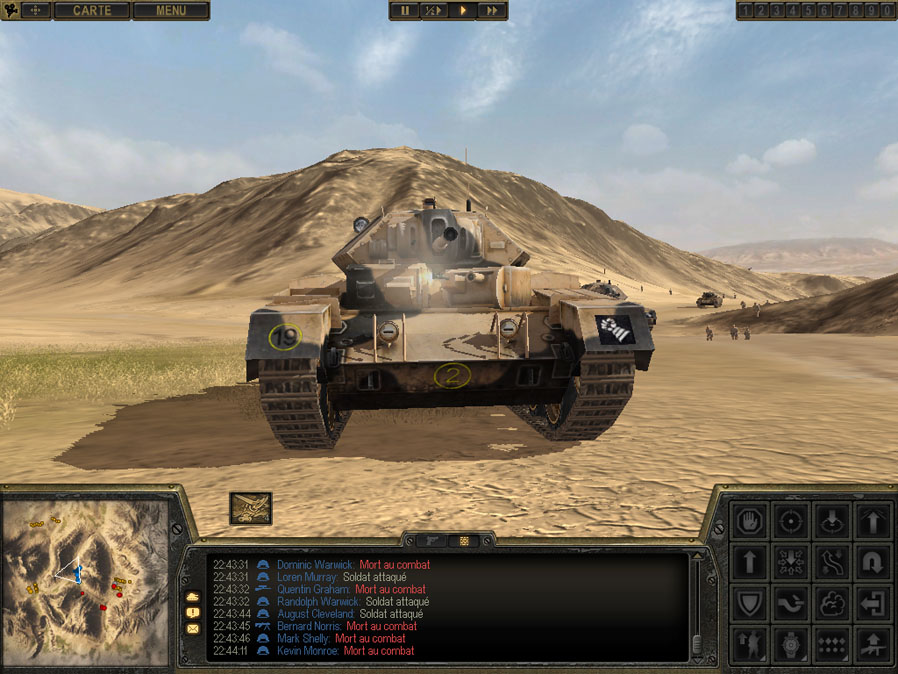Activate fast-forward game speed
The width and height of the screenshot is (898, 674).
[492, 11]
